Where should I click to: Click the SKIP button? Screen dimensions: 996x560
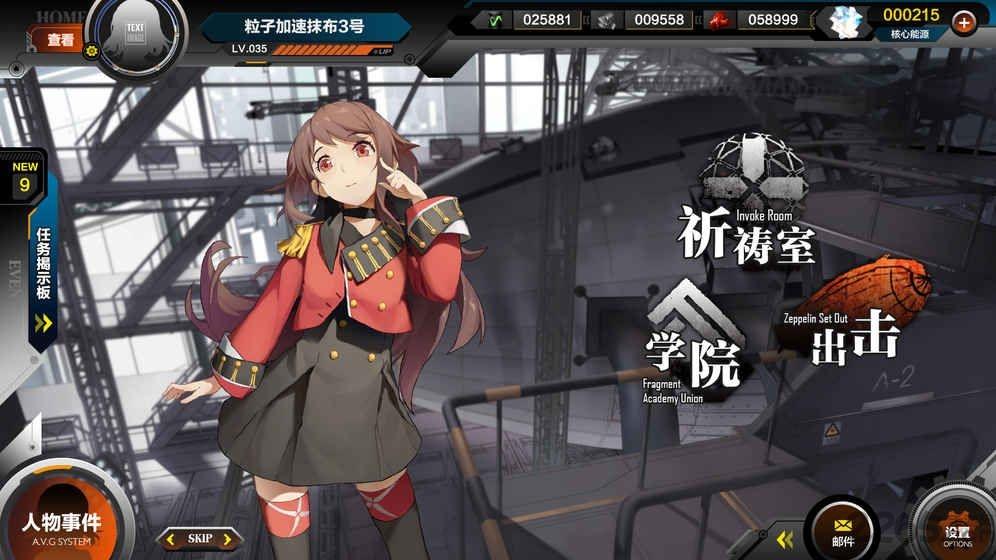coord(200,539)
